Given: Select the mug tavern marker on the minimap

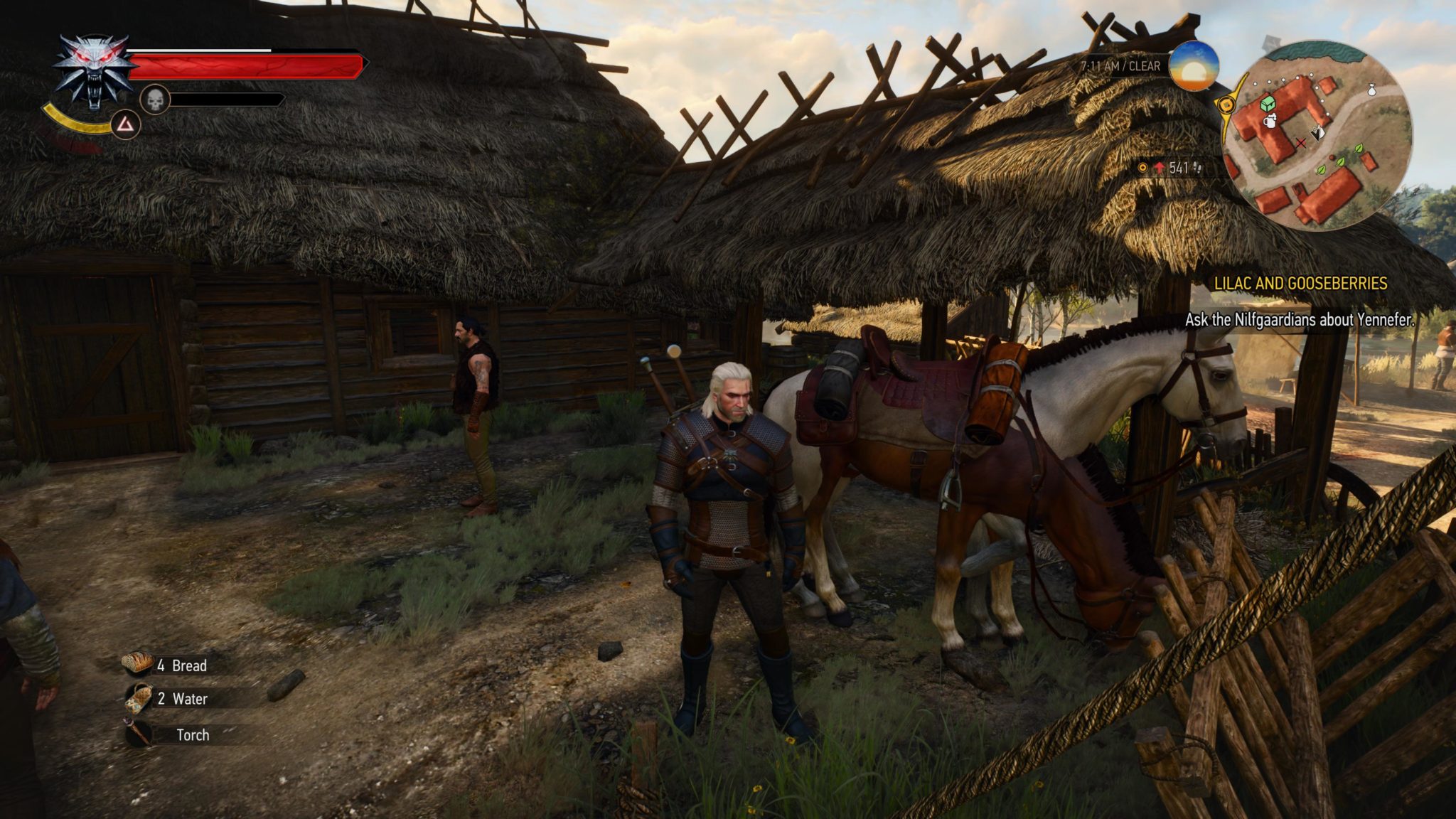Looking at the screenshot, I should [1270, 122].
